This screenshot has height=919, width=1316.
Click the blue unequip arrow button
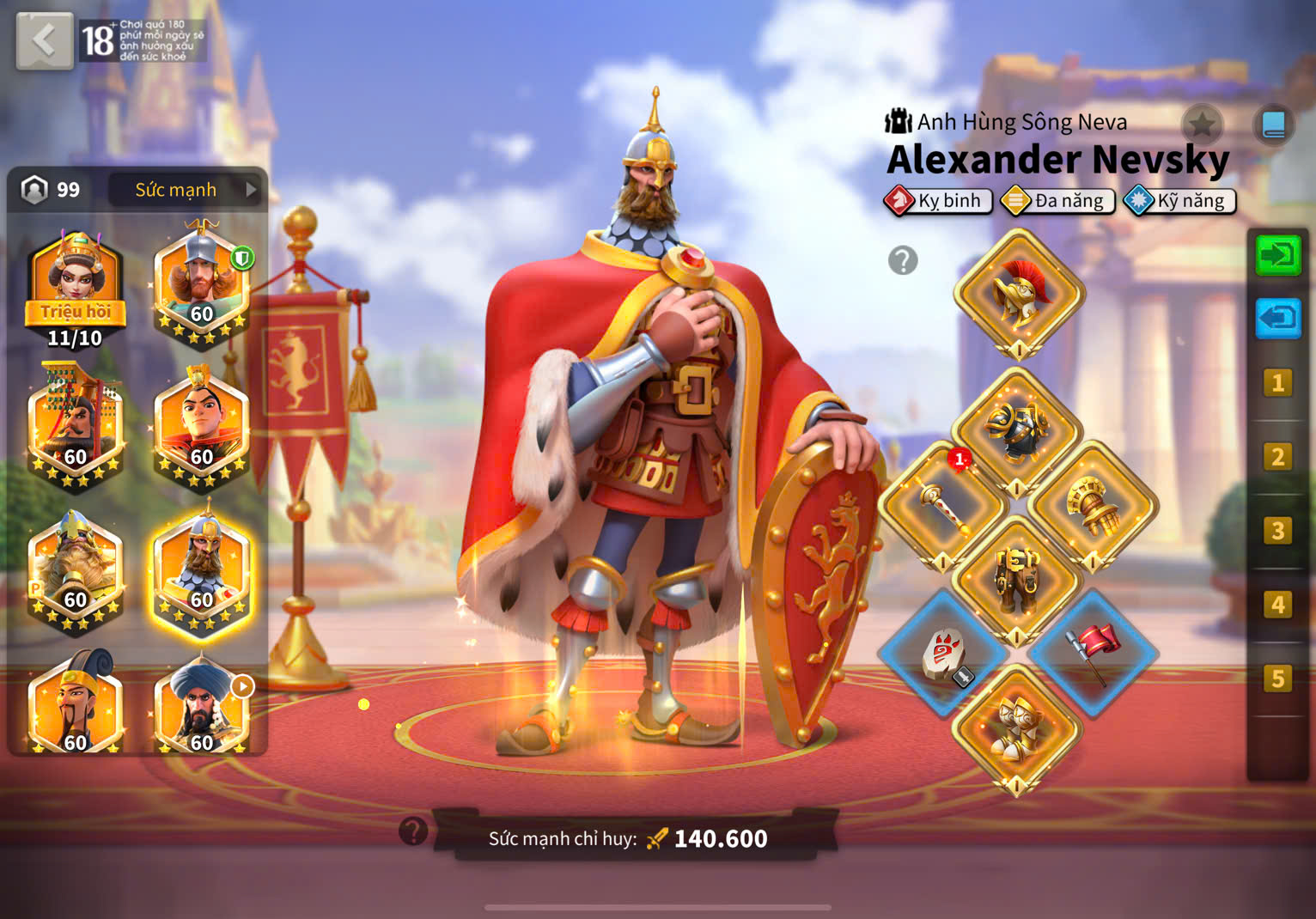click(x=1277, y=319)
